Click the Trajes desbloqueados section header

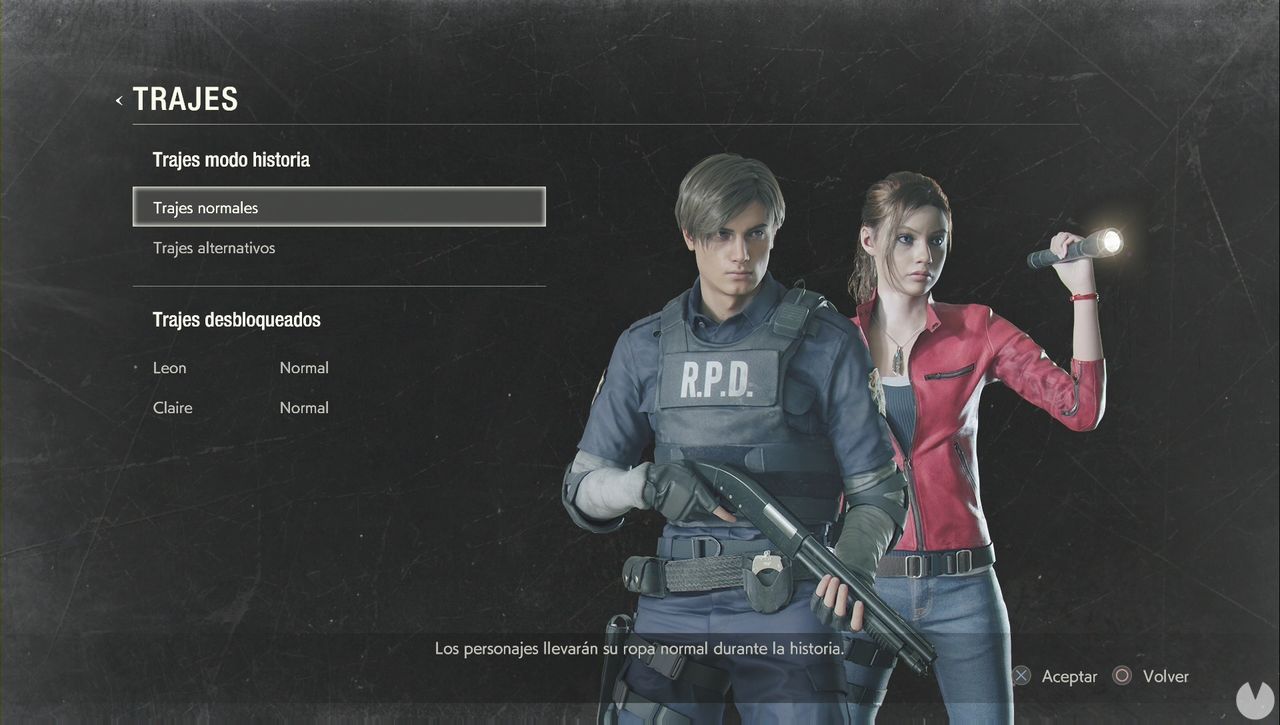[236, 319]
